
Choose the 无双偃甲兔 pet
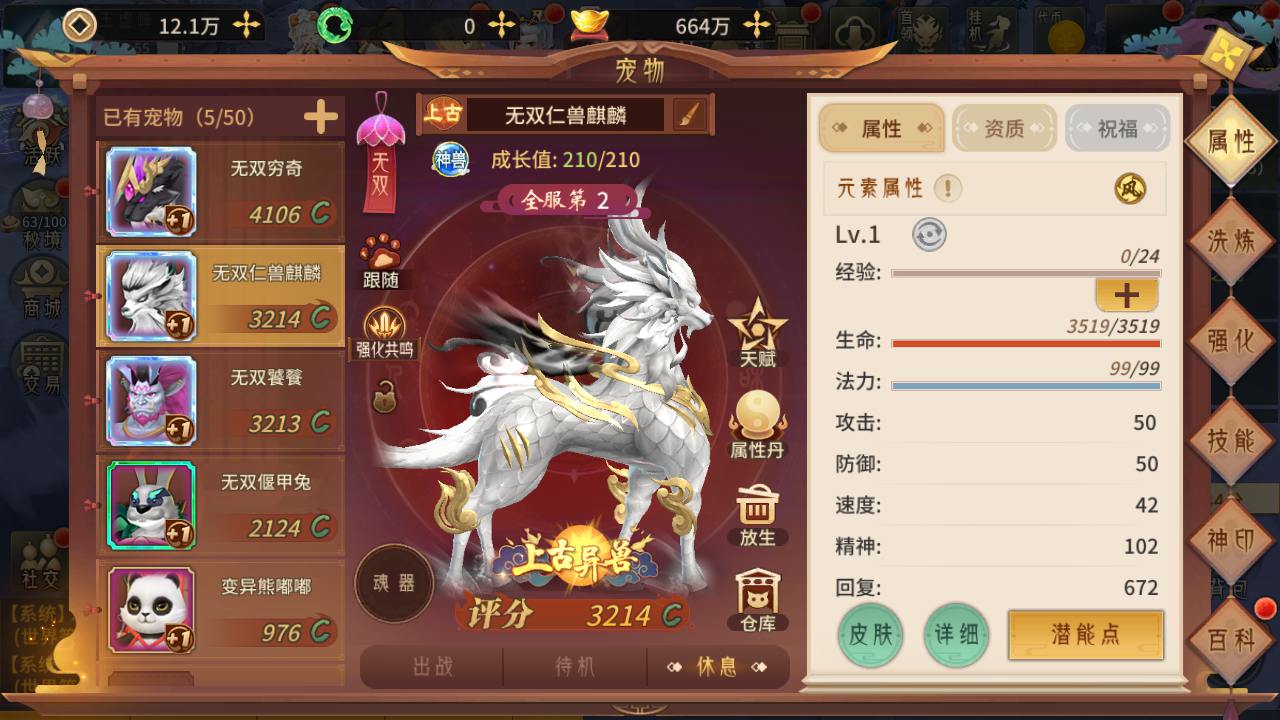point(220,505)
